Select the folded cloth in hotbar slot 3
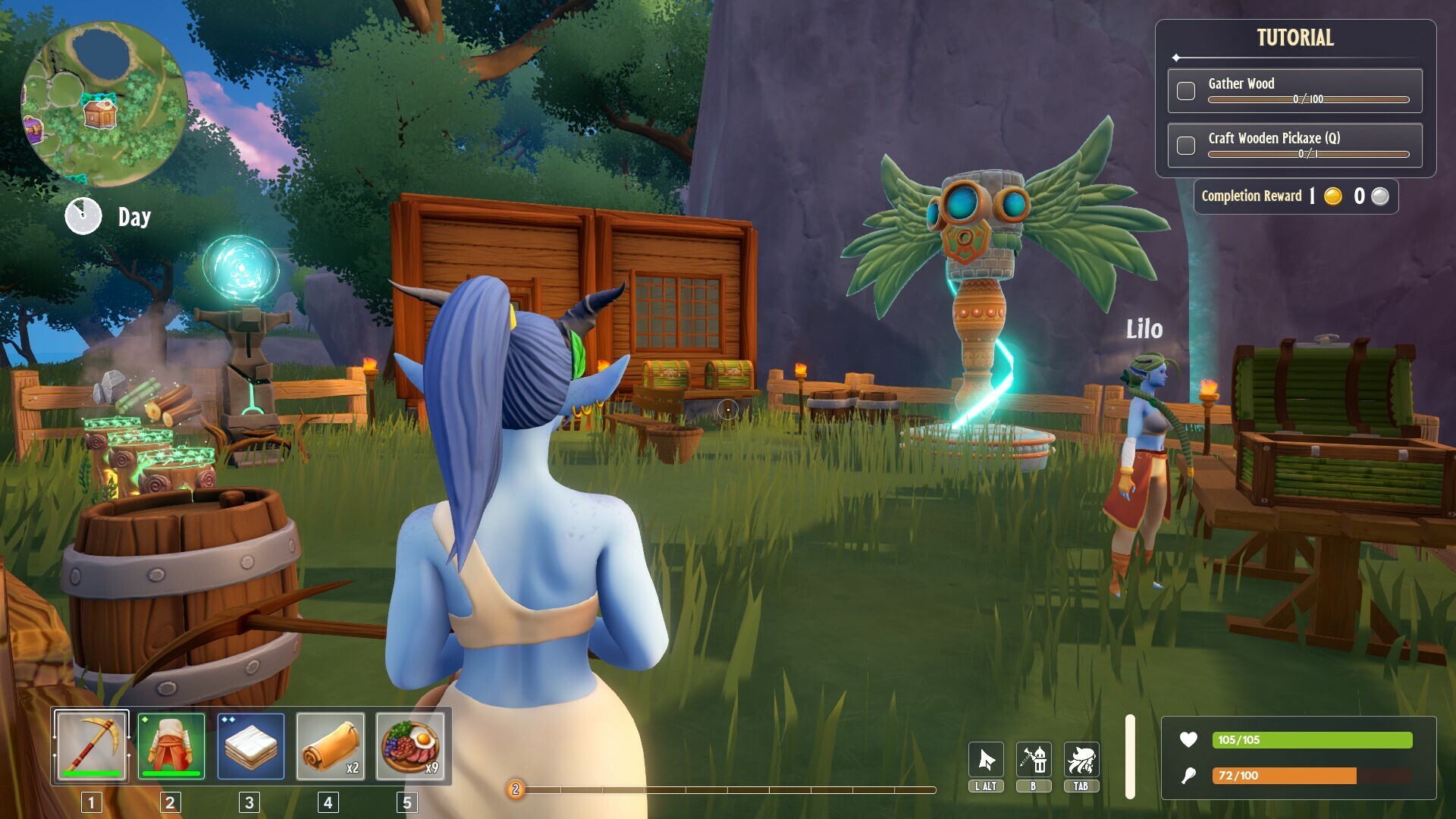 coord(249,748)
